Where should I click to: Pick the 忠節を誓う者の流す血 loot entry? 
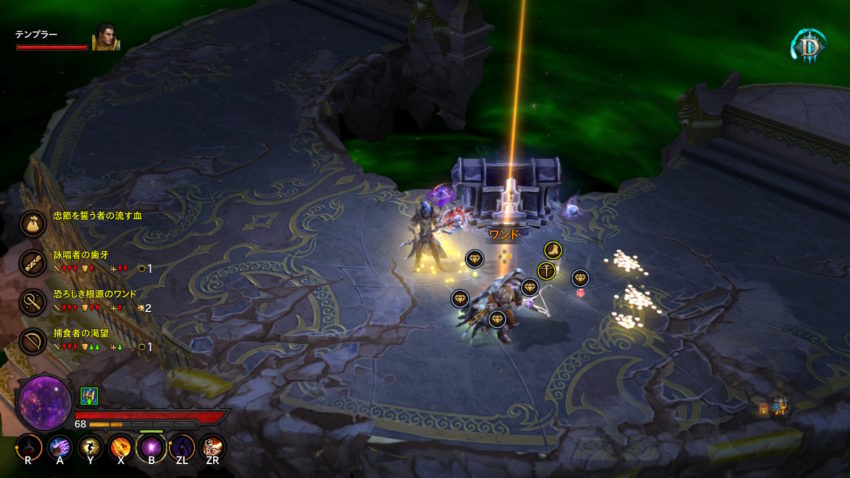pos(33,223)
